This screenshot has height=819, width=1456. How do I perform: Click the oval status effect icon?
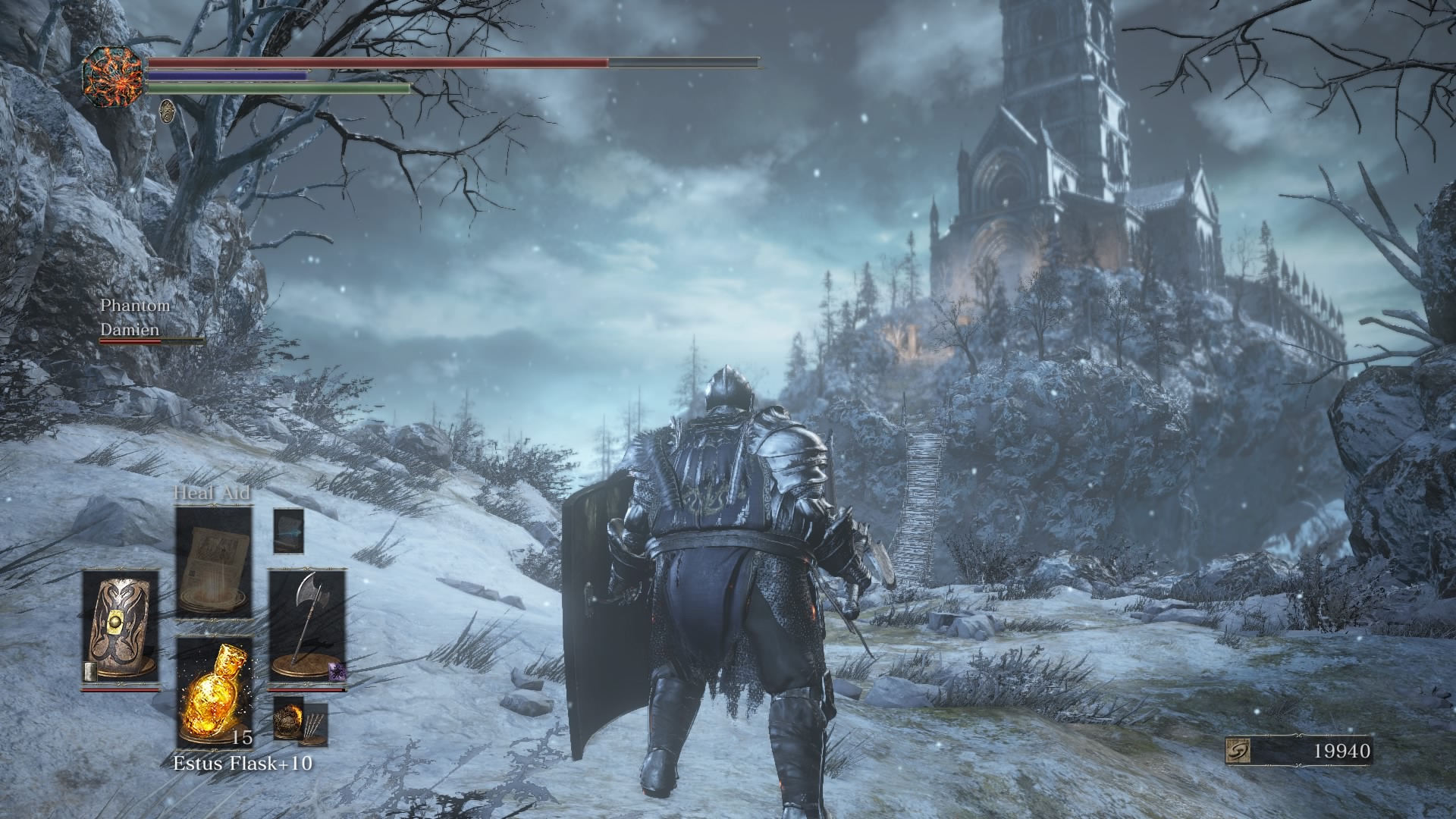point(167,111)
